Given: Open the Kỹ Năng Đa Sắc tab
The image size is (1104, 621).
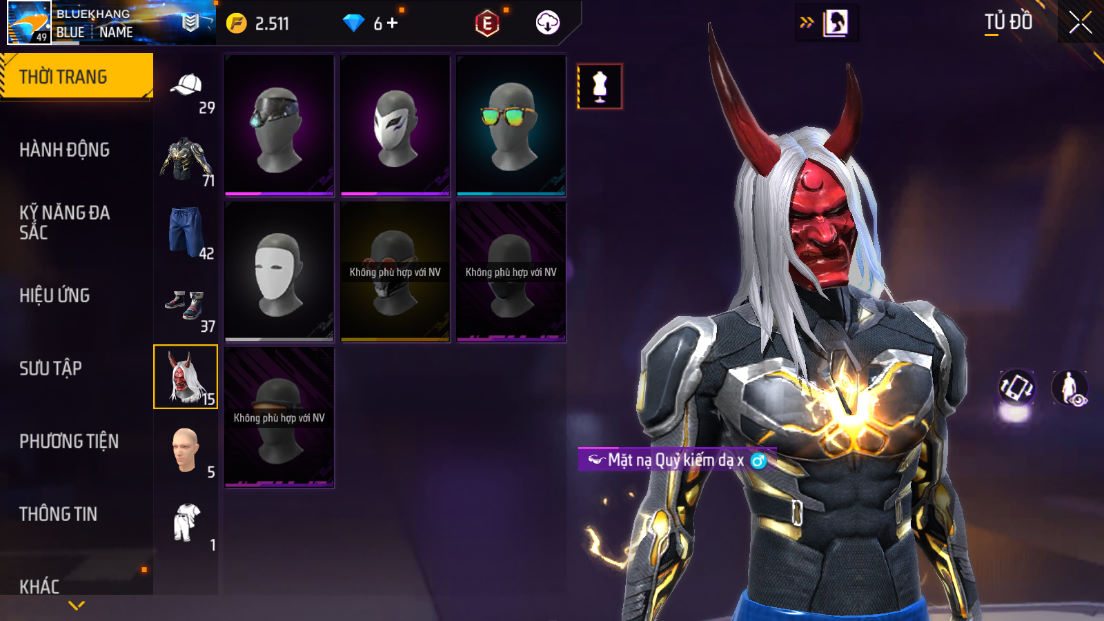Looking at the screenshot, I should click(65, 222).
